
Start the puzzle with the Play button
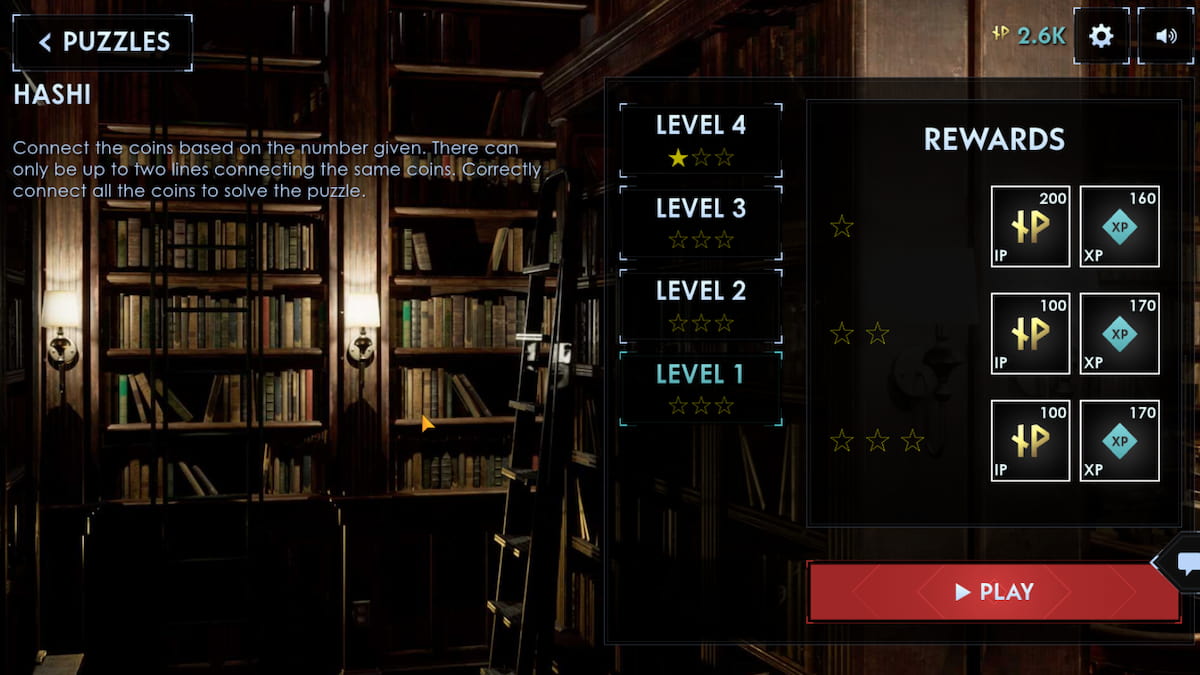click(x=993, y=592)
